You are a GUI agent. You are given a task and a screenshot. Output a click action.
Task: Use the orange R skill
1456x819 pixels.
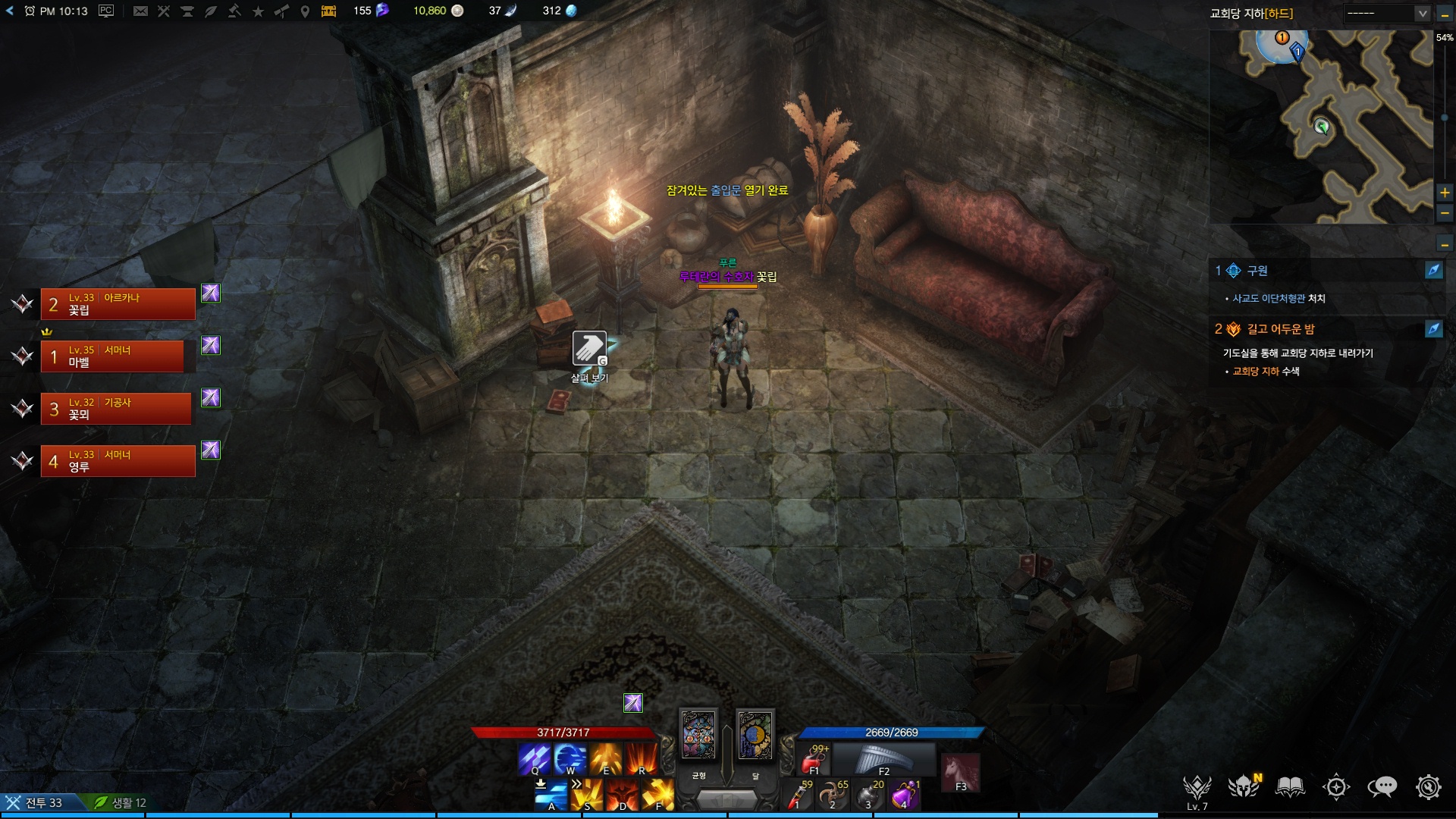(x=641, y=759)
